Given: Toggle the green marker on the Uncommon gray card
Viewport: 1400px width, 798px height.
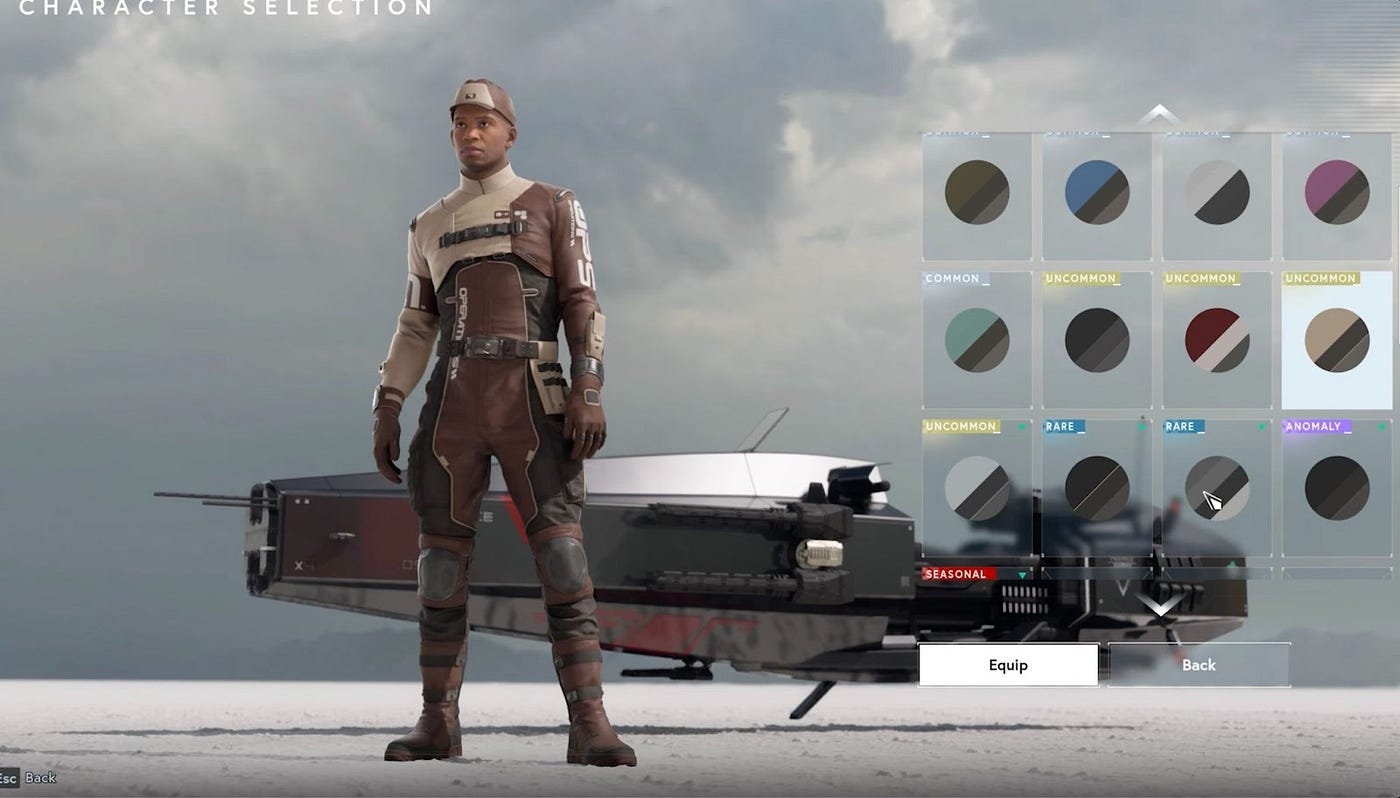Looking at the screenshot, I should (1022, 426).
